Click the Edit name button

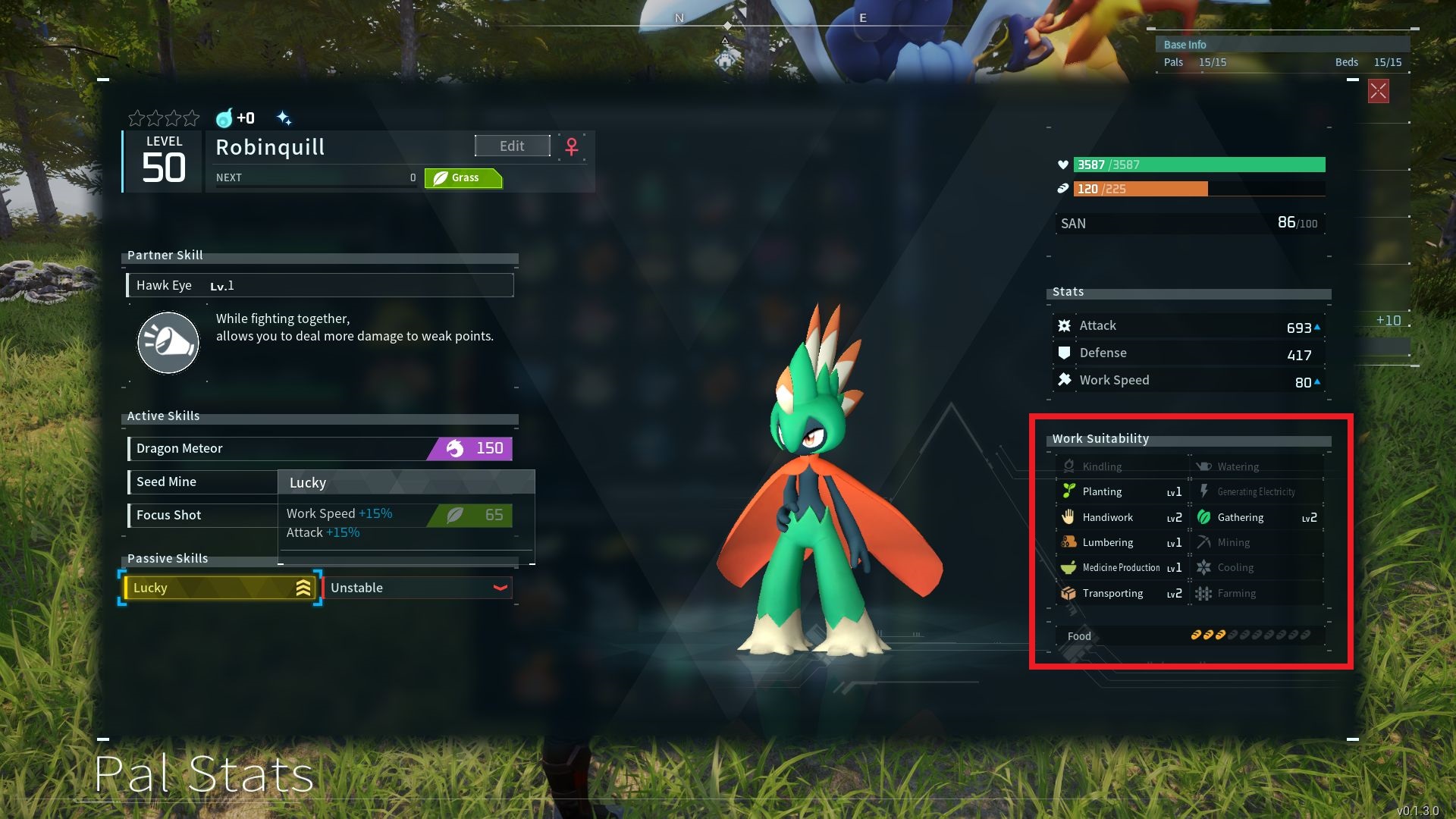512,146
